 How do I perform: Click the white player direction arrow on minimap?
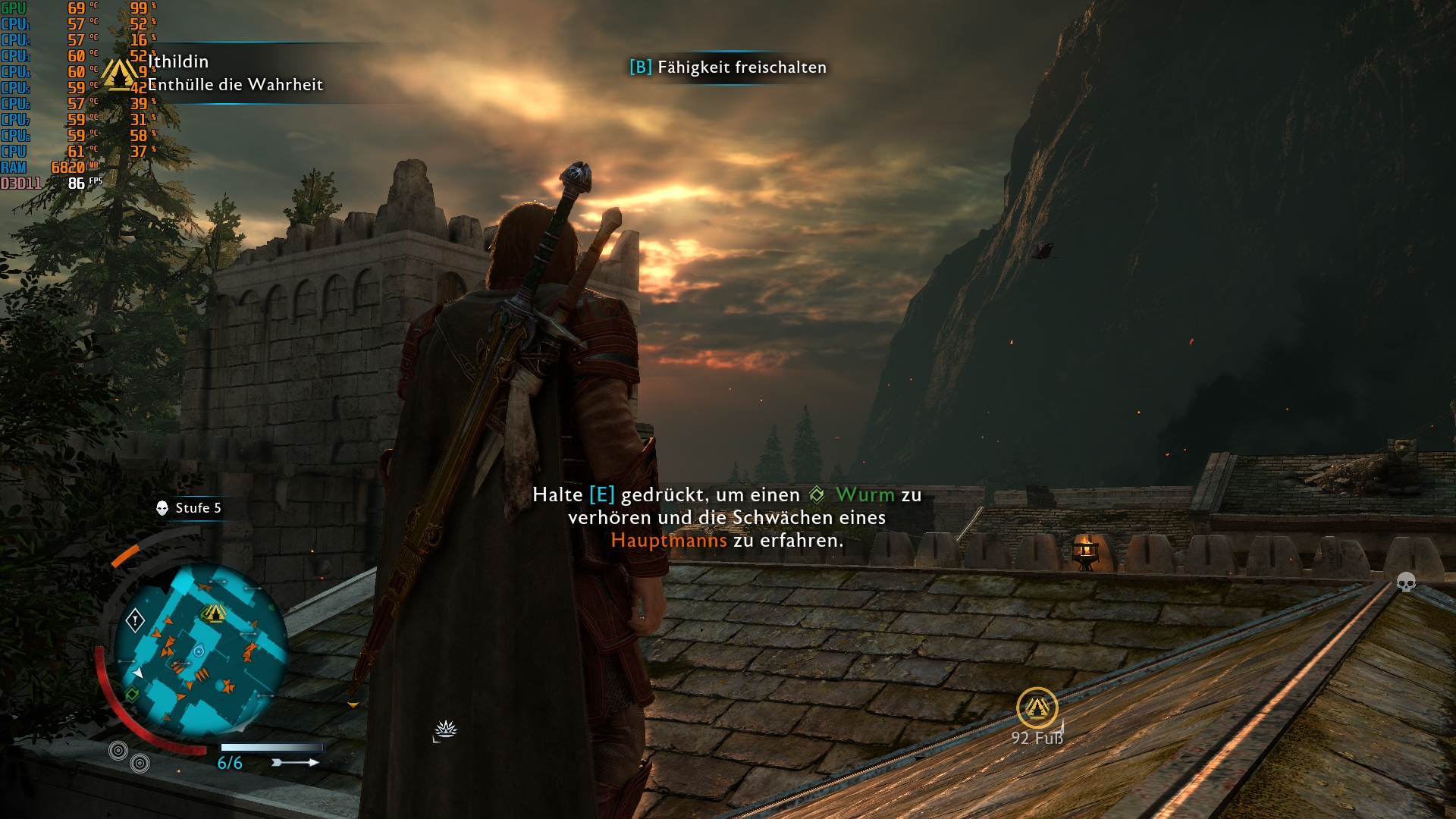point(138,671)
